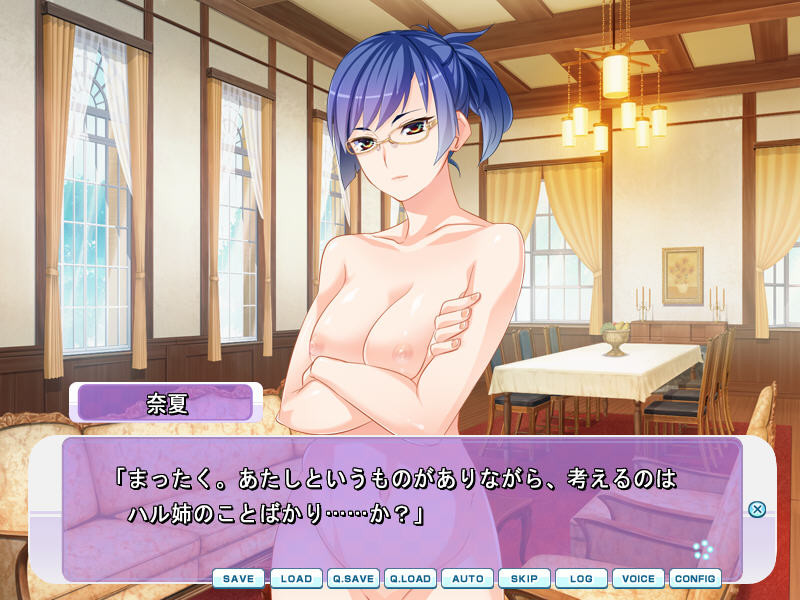Open the CONFIG settings

click(x=695, y=578)
